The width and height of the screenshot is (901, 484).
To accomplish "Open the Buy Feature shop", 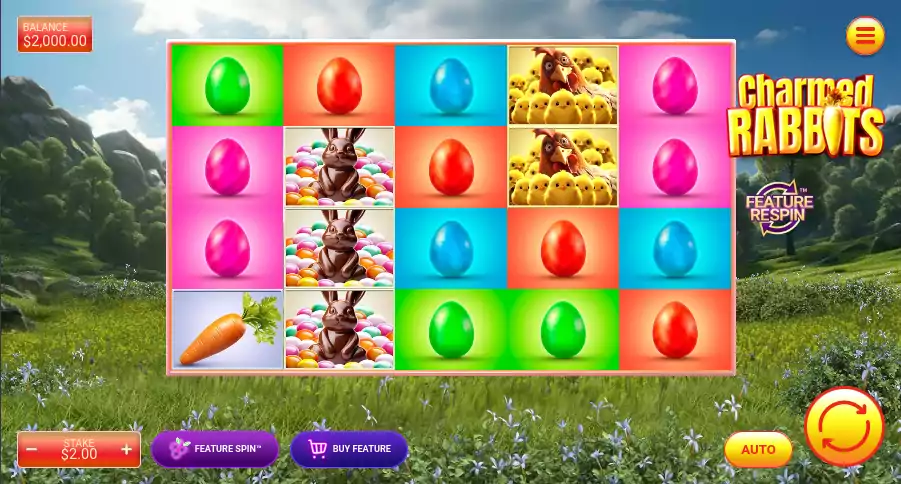I will pyautogui.click(x=349, y=449).
